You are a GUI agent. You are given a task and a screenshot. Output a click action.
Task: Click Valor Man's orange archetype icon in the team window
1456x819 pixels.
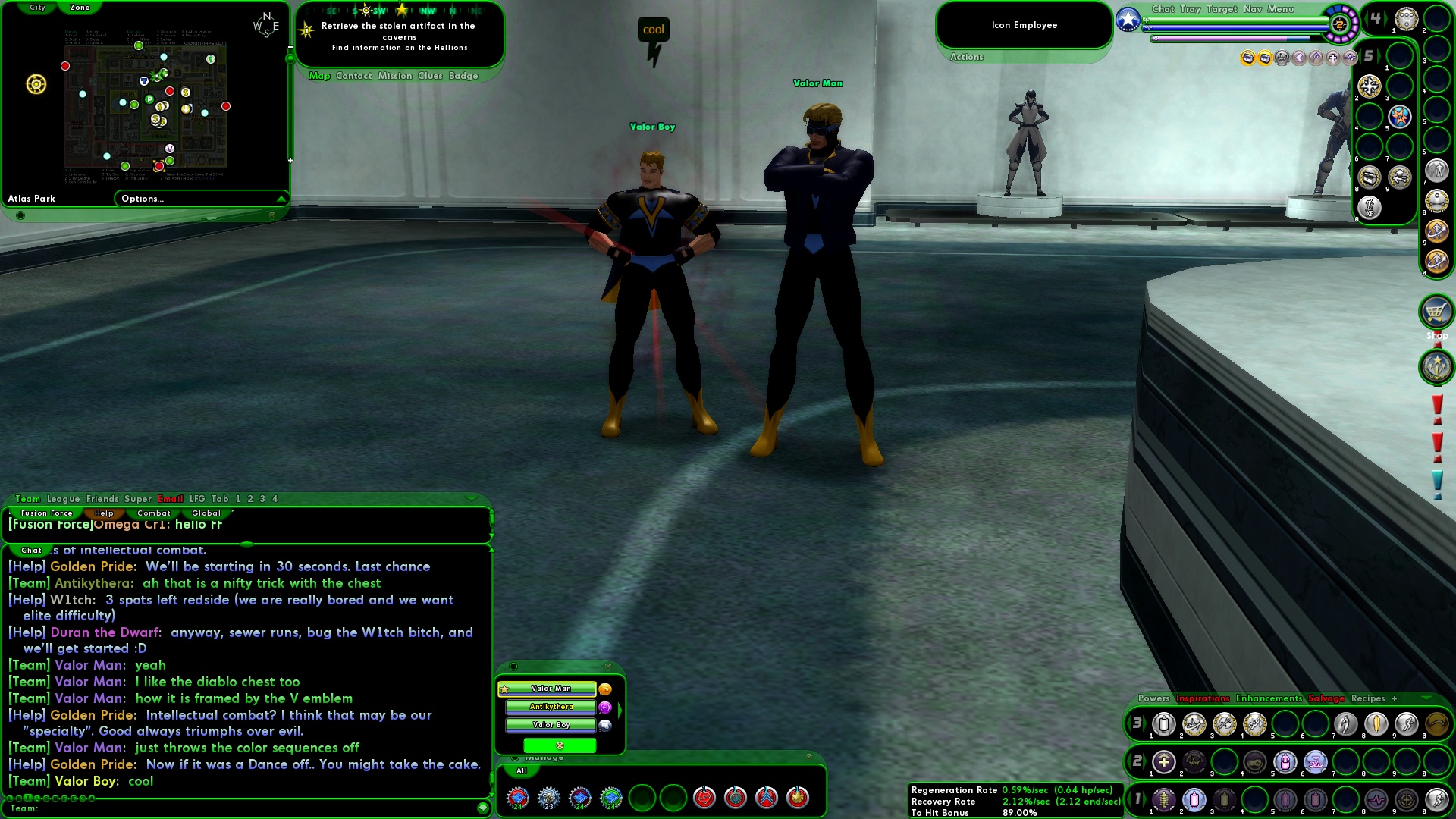[604, 689]
